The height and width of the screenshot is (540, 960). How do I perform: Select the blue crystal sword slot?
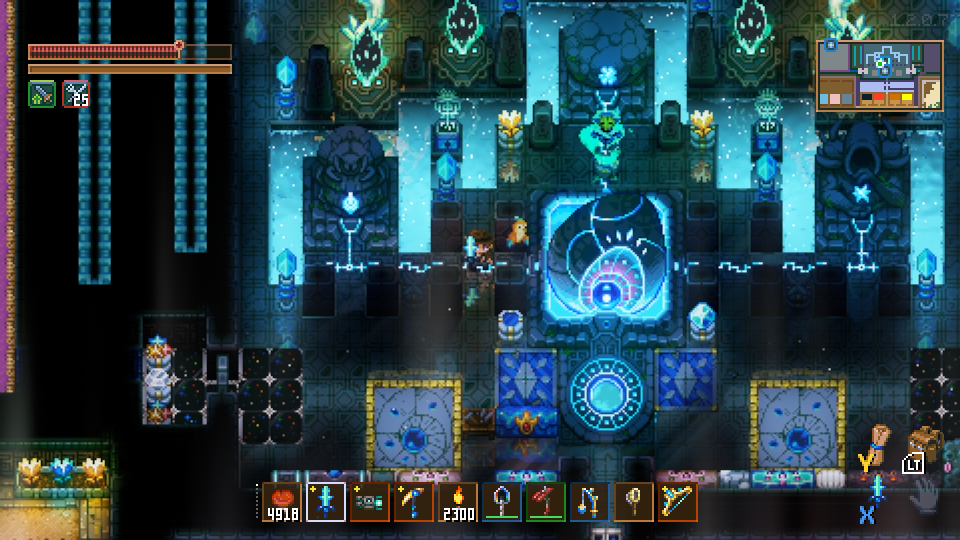tap(325, 502)
